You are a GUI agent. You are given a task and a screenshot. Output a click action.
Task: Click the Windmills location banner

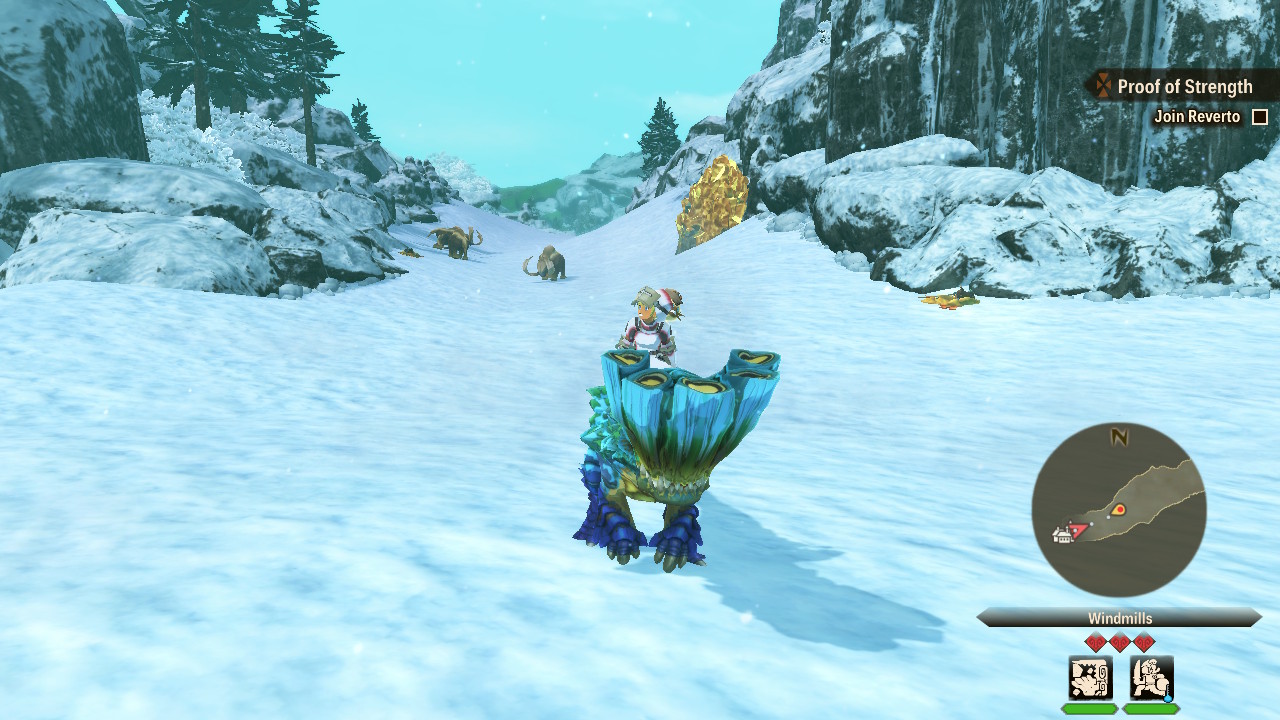pos(1119,618)
